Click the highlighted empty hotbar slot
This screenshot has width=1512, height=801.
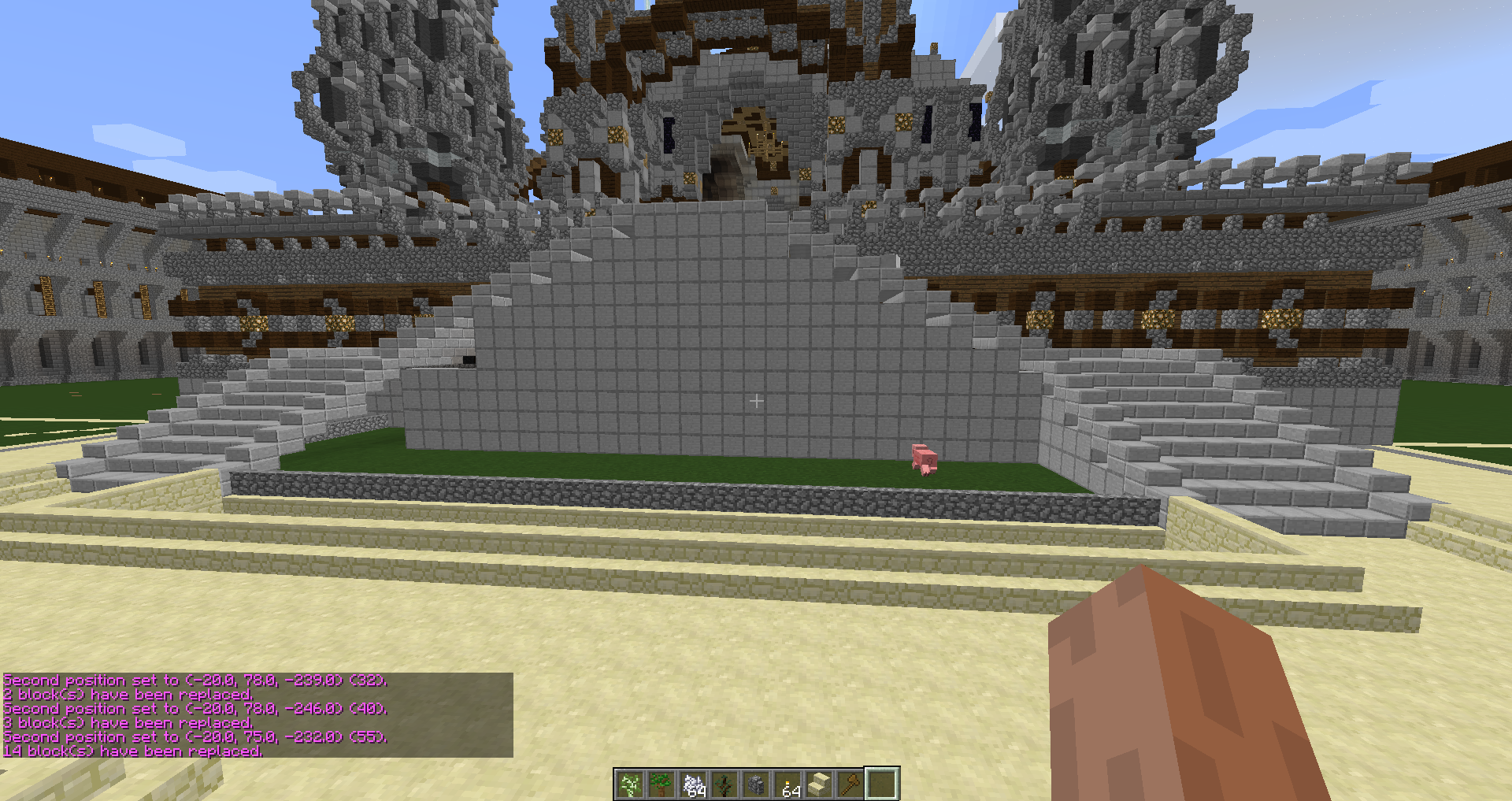(882, 784)
